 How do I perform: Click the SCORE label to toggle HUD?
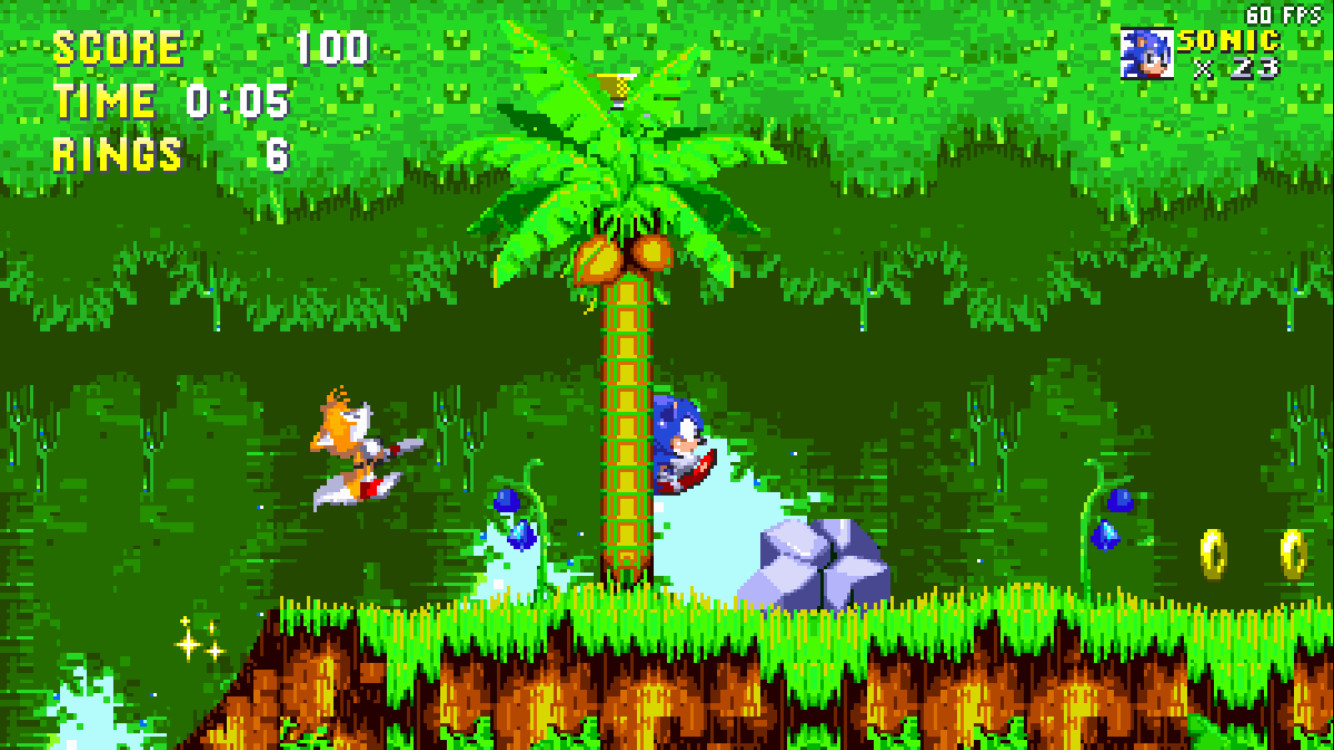(x=117, y=45)
